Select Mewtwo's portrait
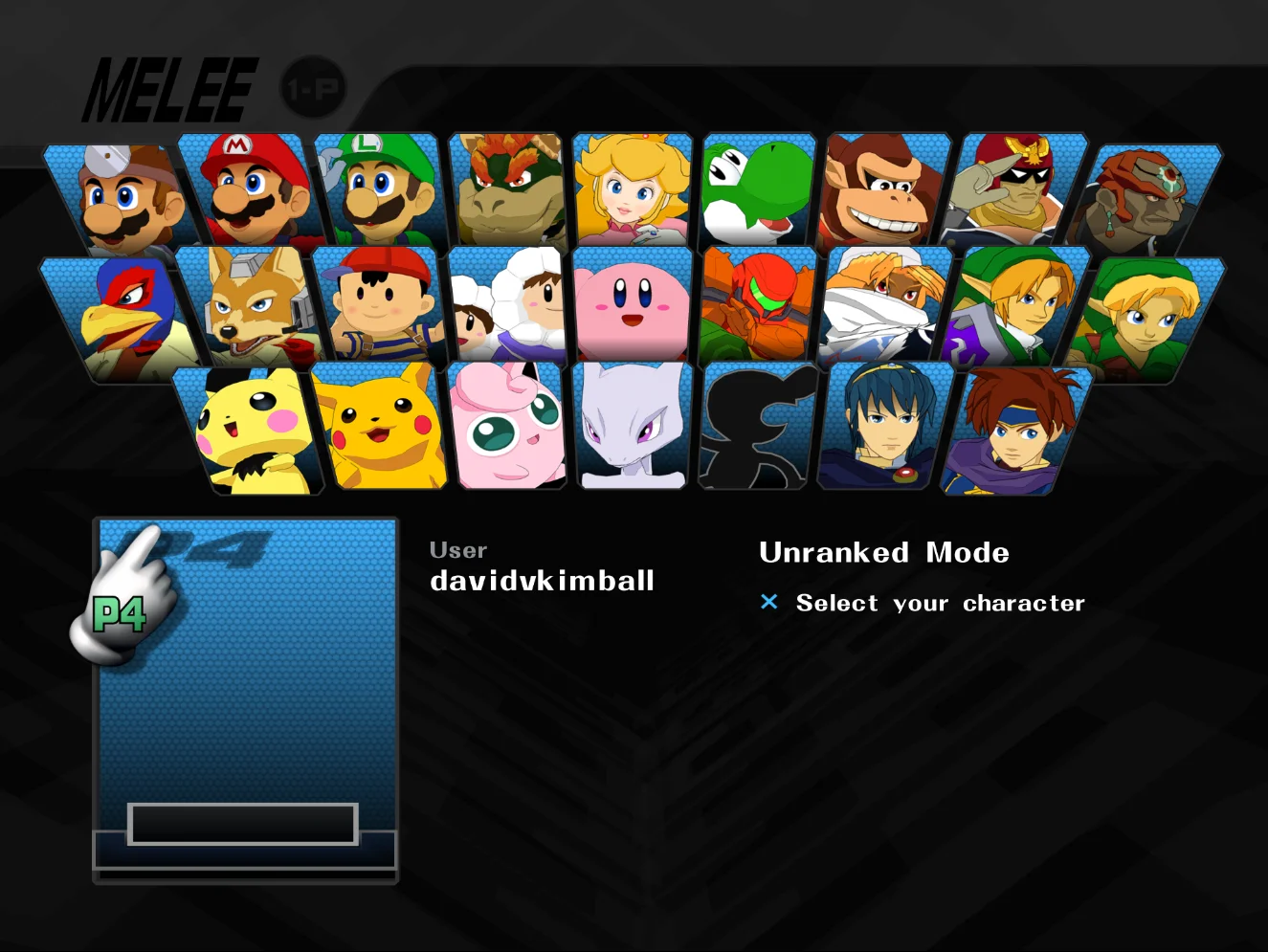Screen dimensions: 1268x952 point(632,429)
